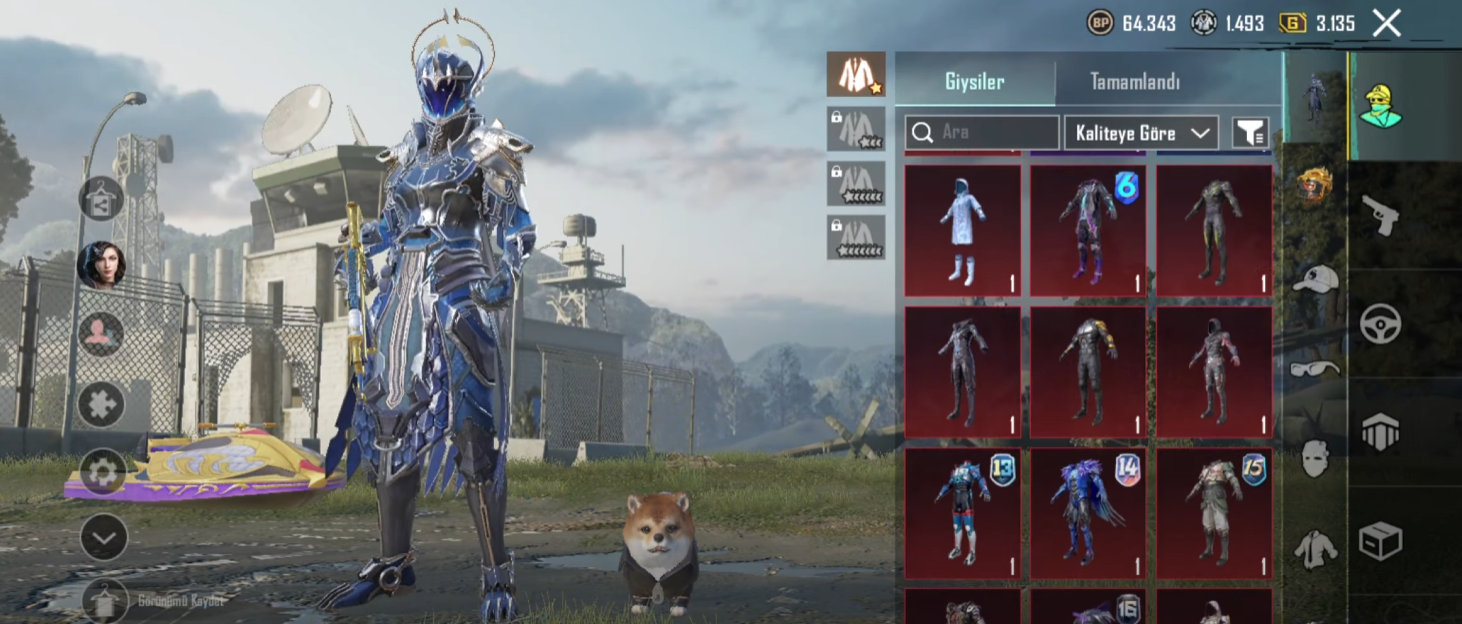Switch to the Tamamlandı tab
Screen dimensions: 1462x624
[1134, 82]
